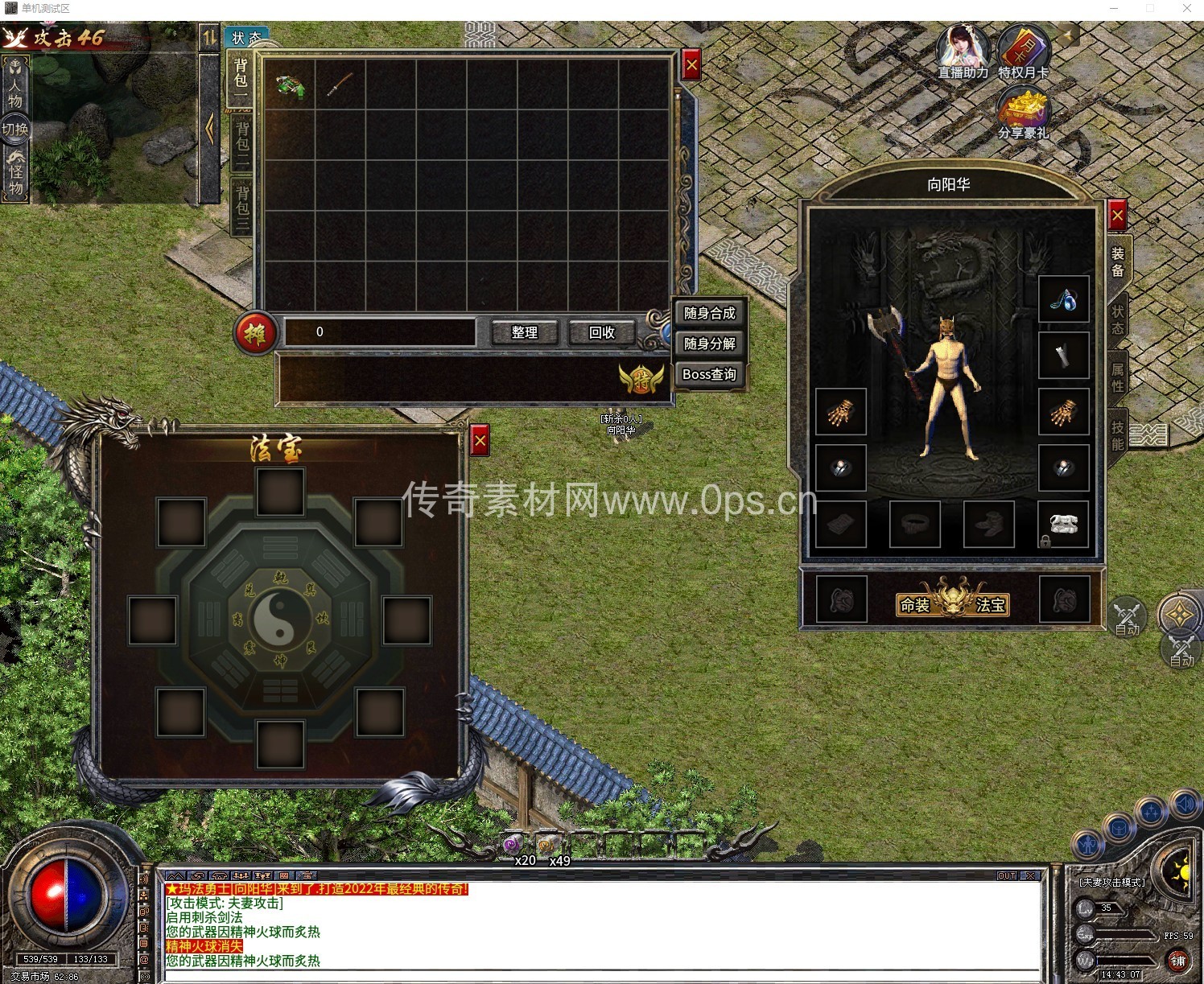
Task: Open the 特权月卡 monthly card
Action: coord(1023,51)
